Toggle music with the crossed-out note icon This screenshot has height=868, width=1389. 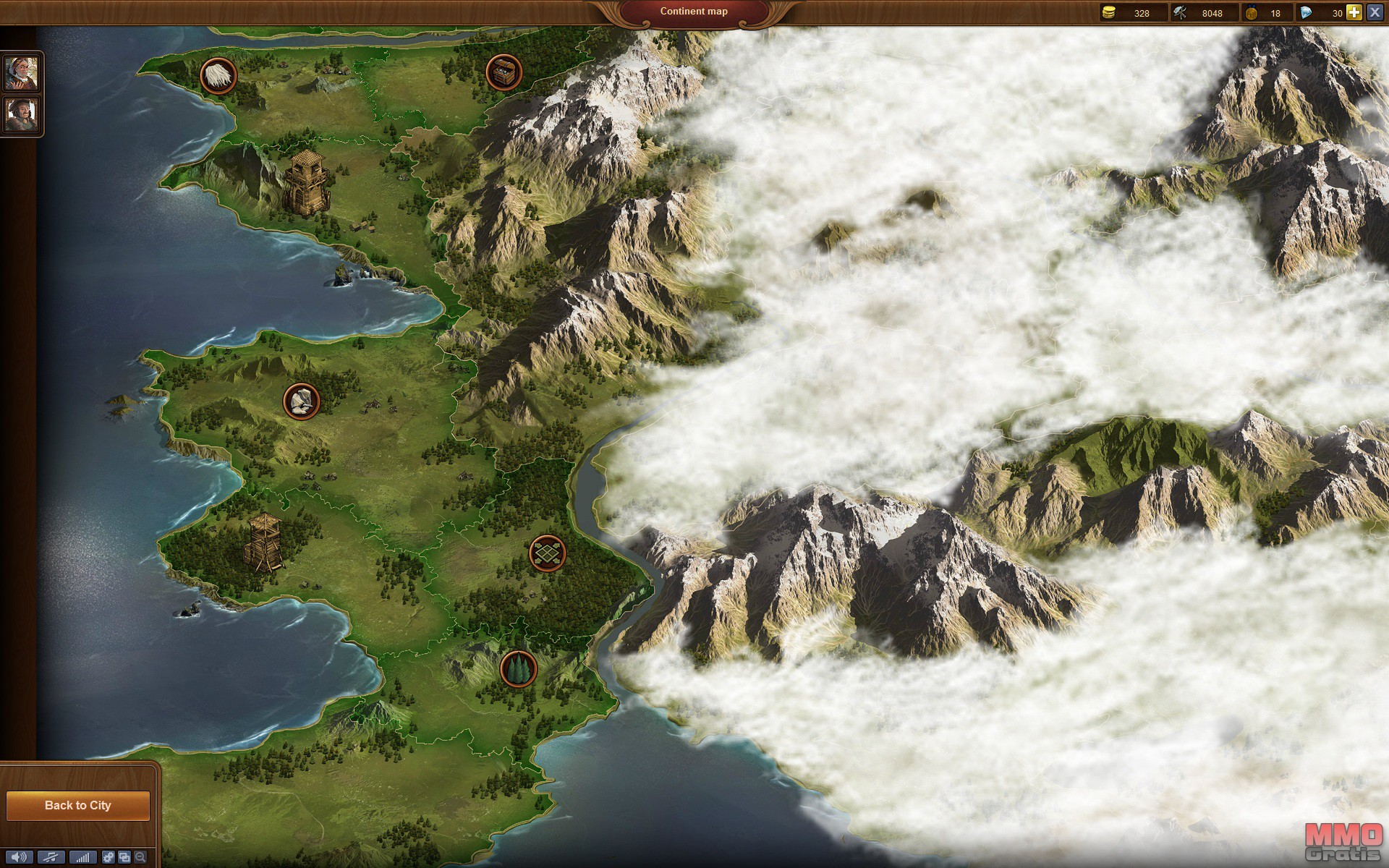pyautogui.click(x=51, y=858)
